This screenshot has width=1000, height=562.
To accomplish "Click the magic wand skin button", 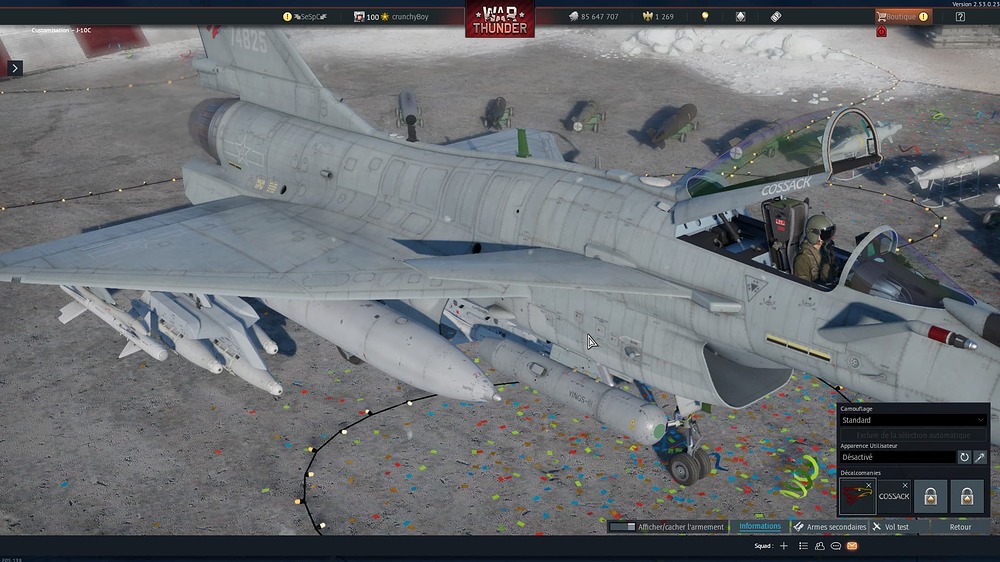I will (x=980, y=457).
